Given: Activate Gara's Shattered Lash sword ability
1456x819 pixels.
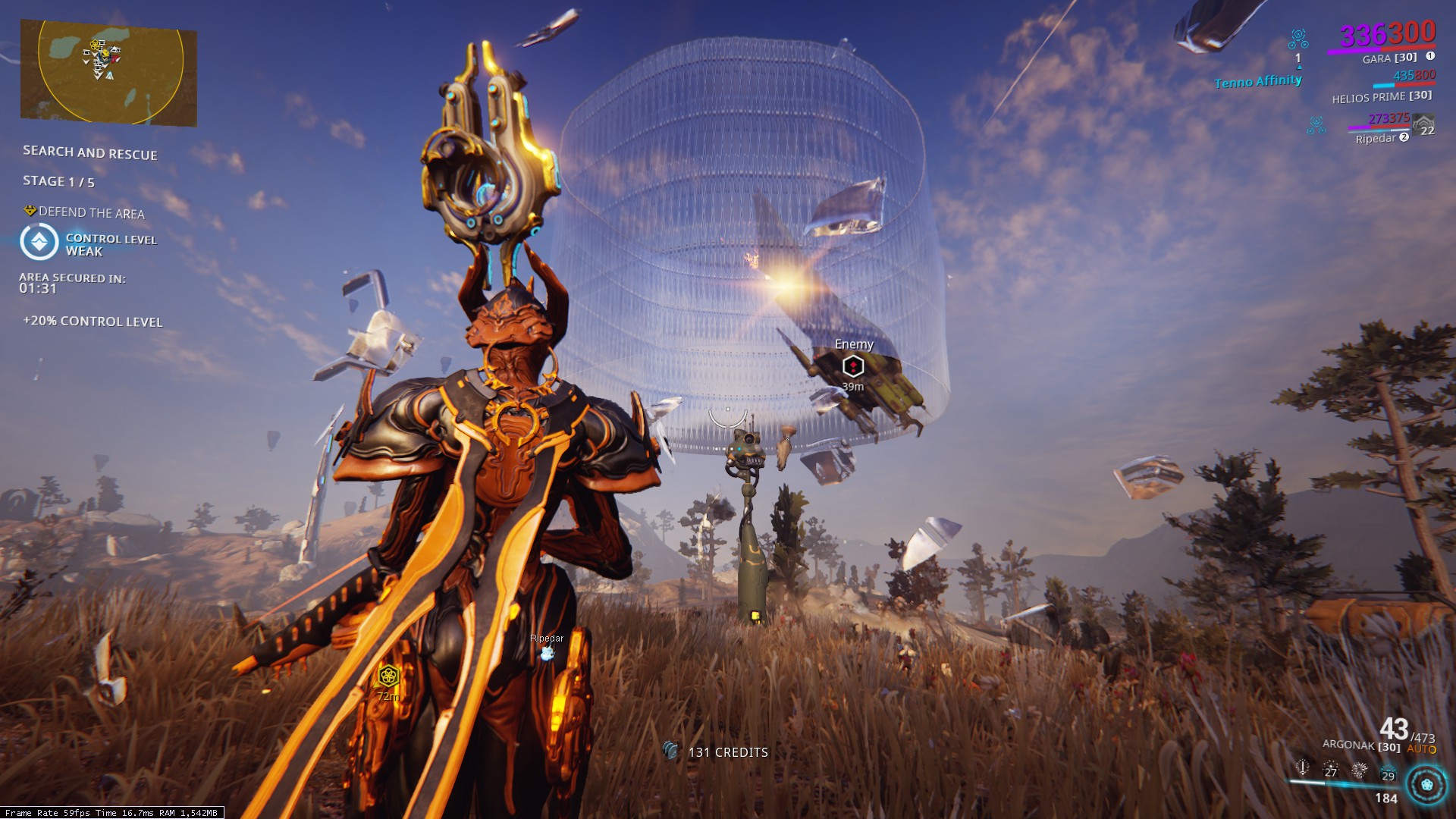Looking at the screenshot, I should 1303,767.
